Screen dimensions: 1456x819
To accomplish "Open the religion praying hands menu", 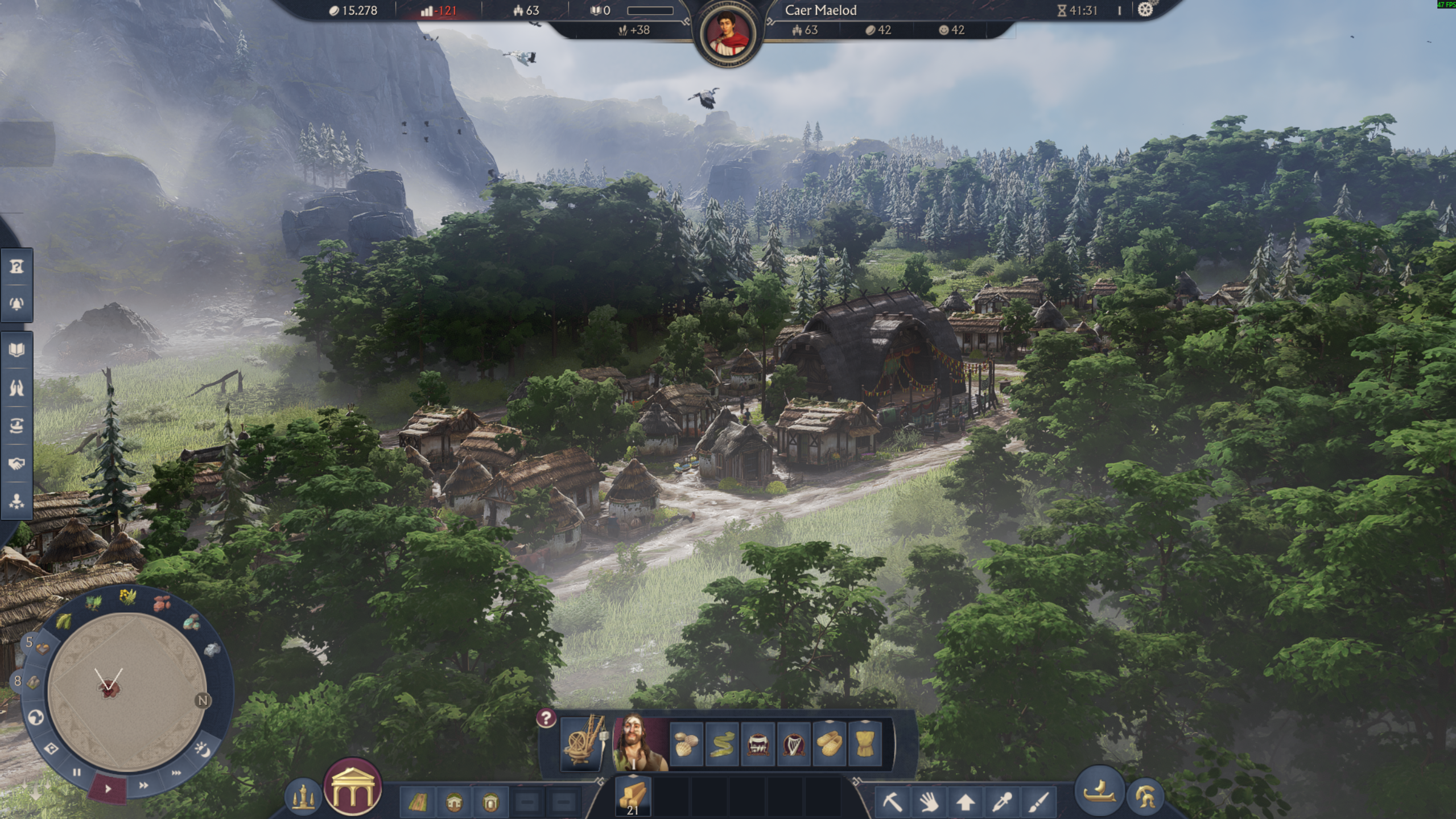I will point(17,388).
